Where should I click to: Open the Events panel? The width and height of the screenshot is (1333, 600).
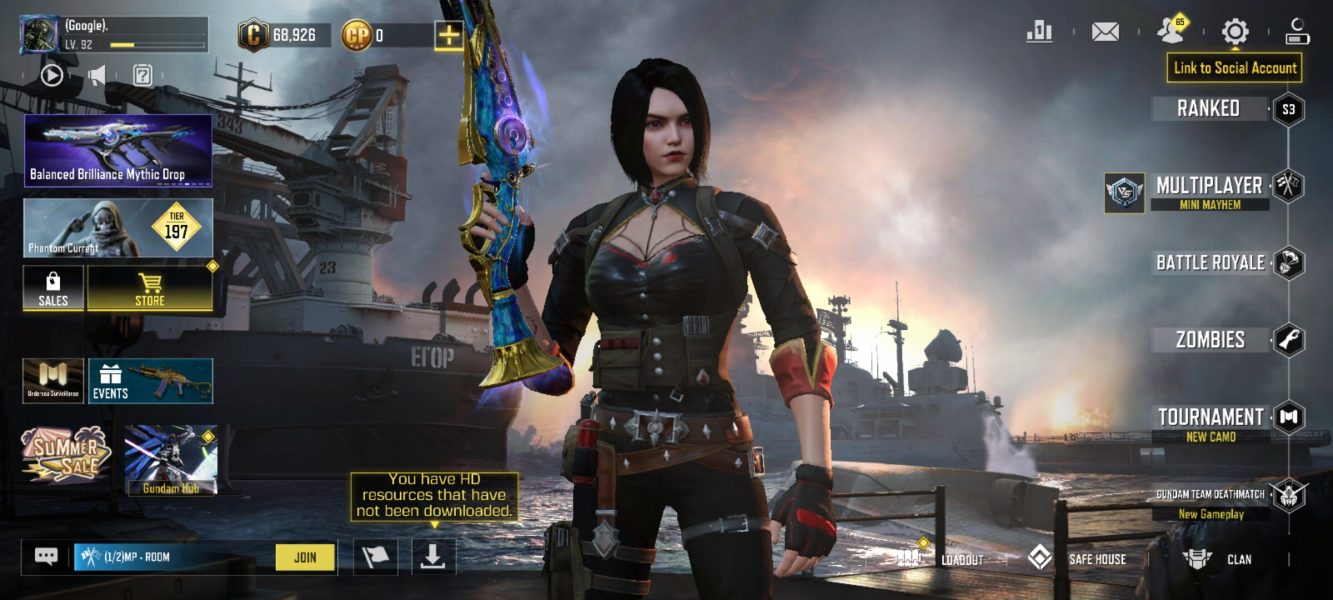pyautogui.click(x=150, y=381)
